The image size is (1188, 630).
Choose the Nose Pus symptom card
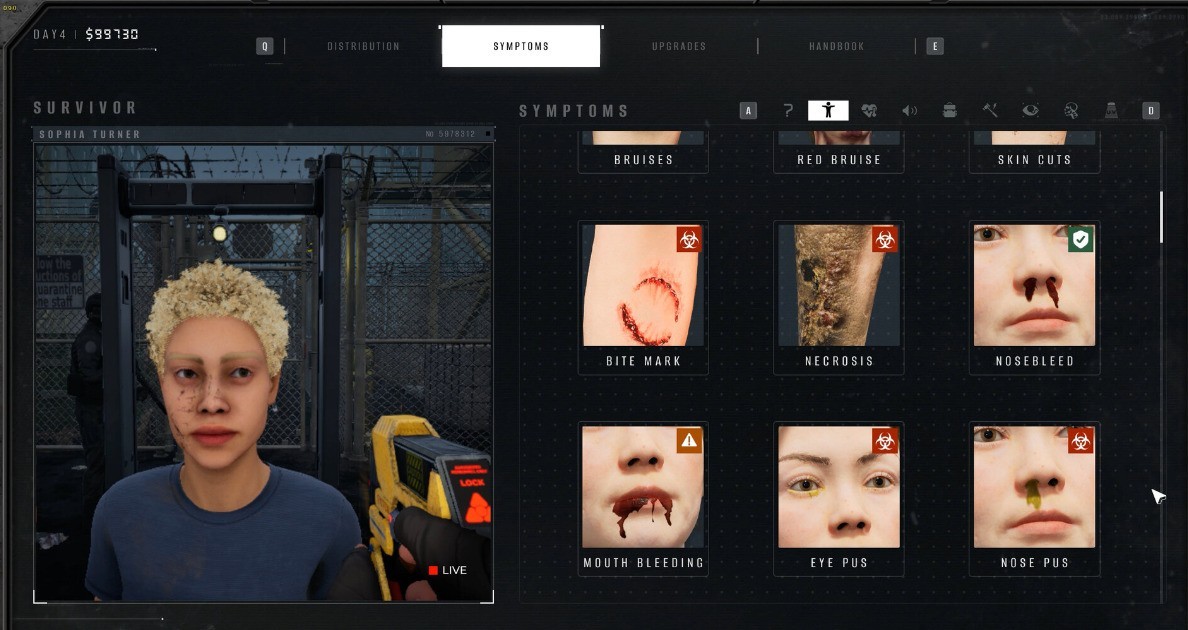pyautogui.click(x=1034, y=498)
